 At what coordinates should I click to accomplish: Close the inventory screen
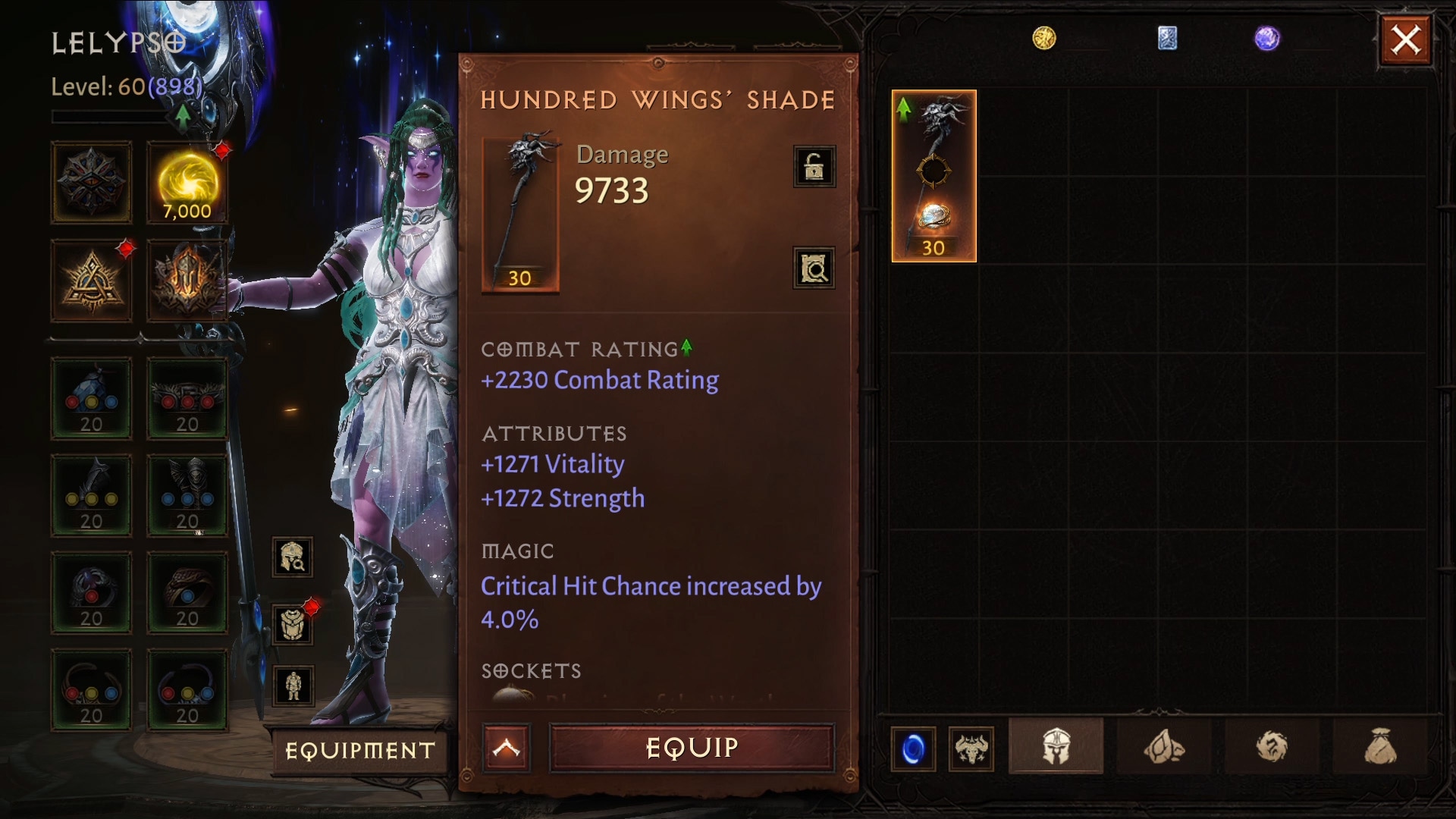(x=1405, y=40)
